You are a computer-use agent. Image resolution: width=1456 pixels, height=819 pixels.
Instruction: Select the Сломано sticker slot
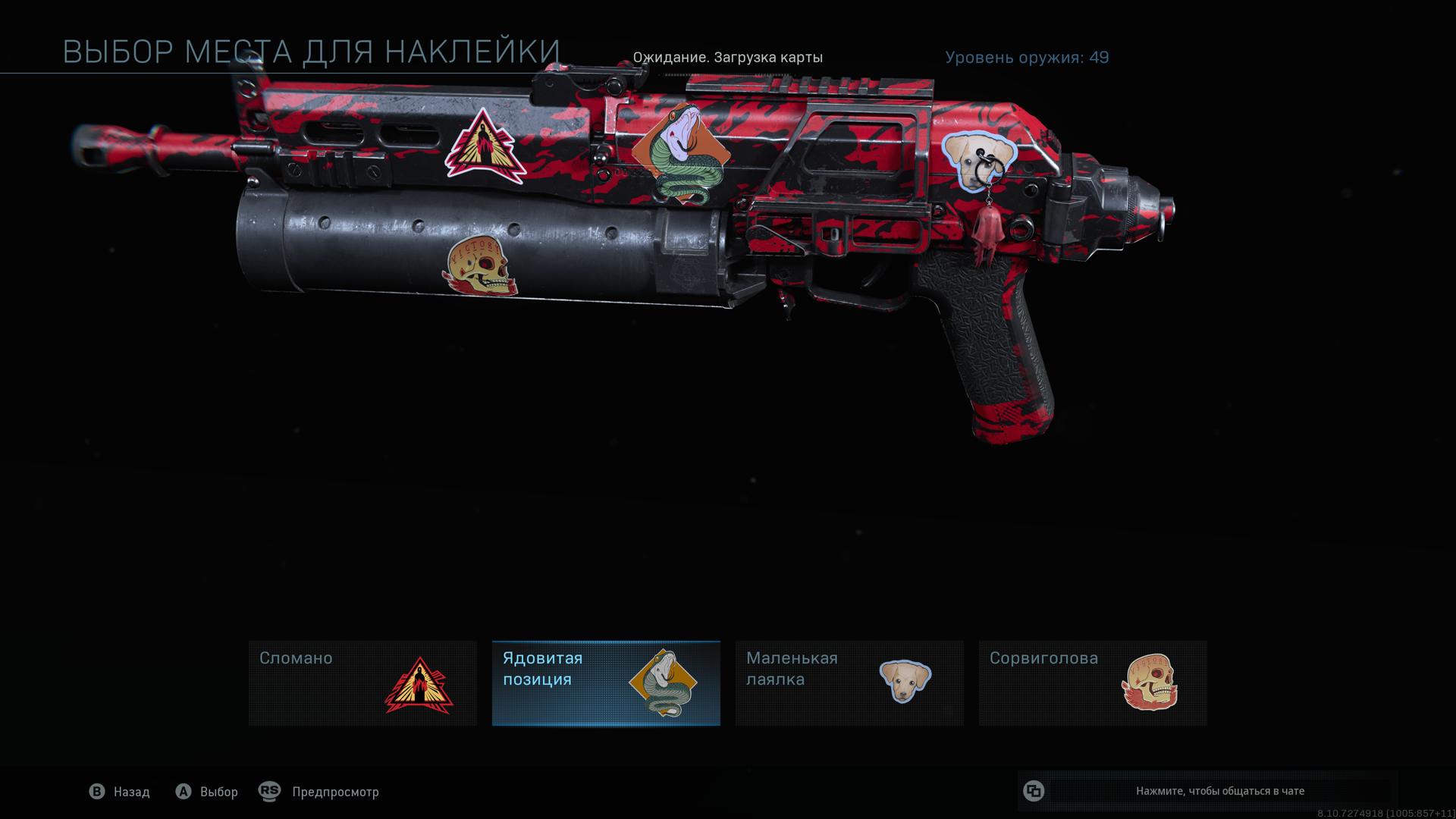pyautogui.click(x=362, y=683)
